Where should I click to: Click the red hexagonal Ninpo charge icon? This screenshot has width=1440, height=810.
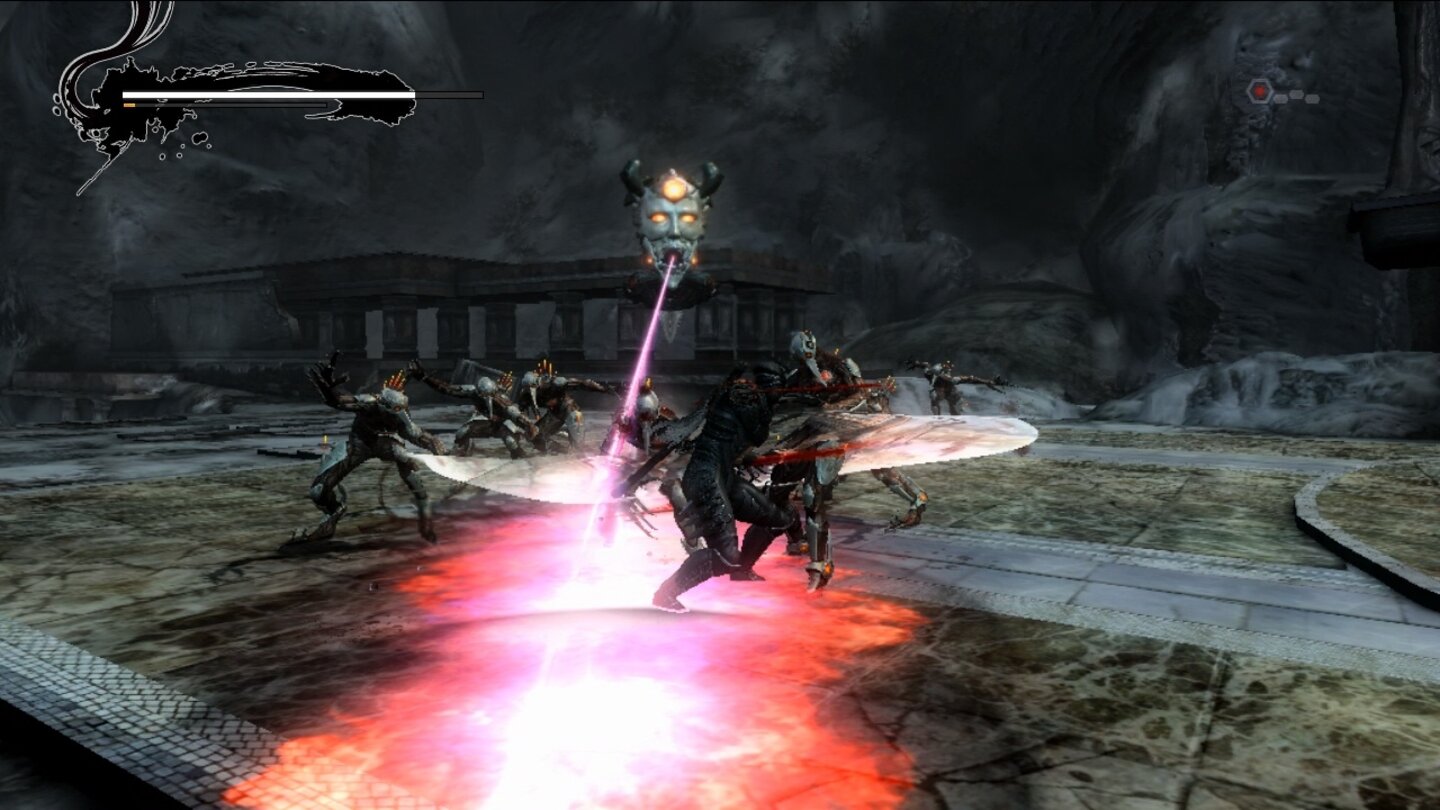pos(1259,90)
